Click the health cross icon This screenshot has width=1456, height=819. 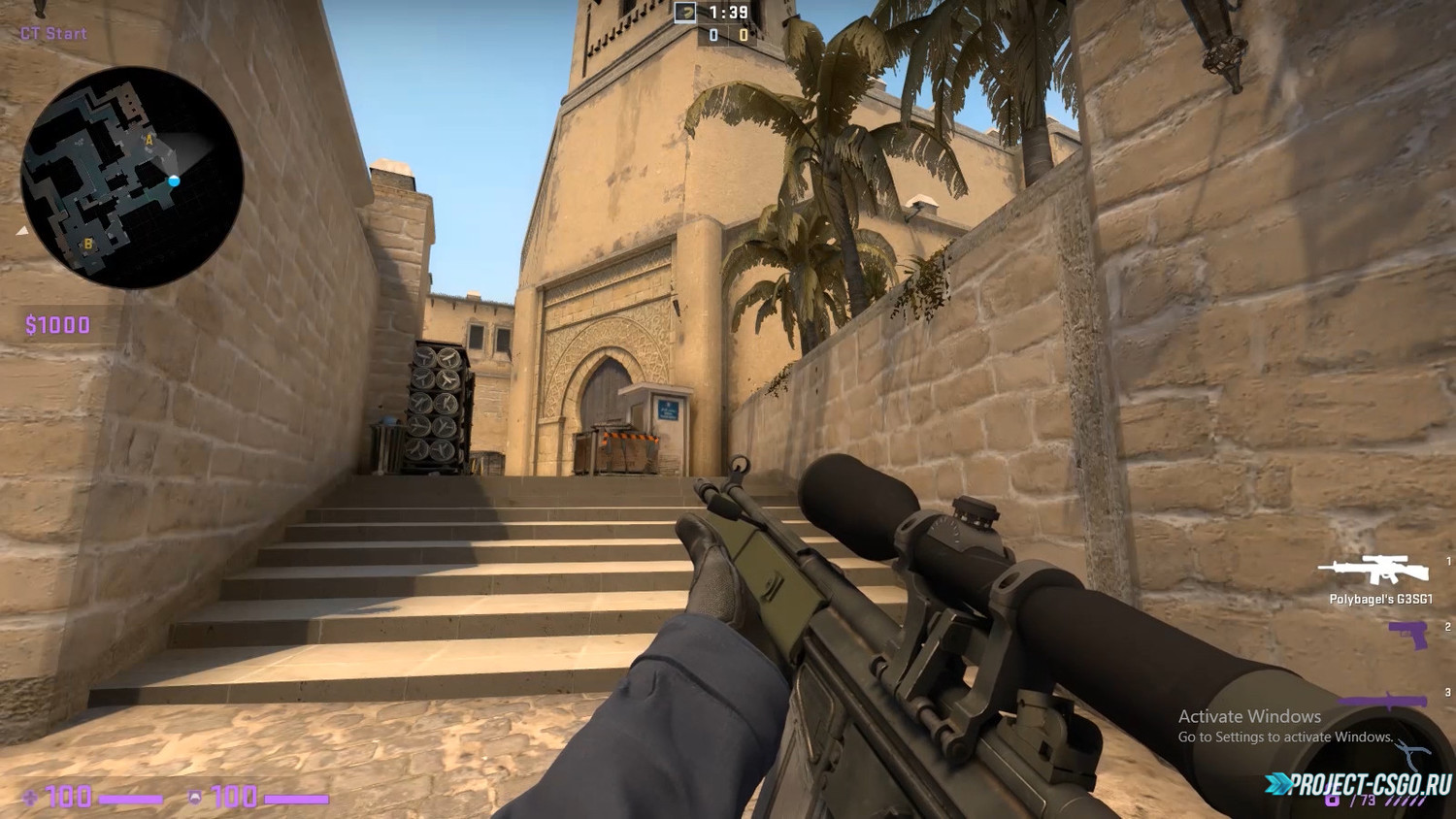pyautogui.click(x=29, y=797)
